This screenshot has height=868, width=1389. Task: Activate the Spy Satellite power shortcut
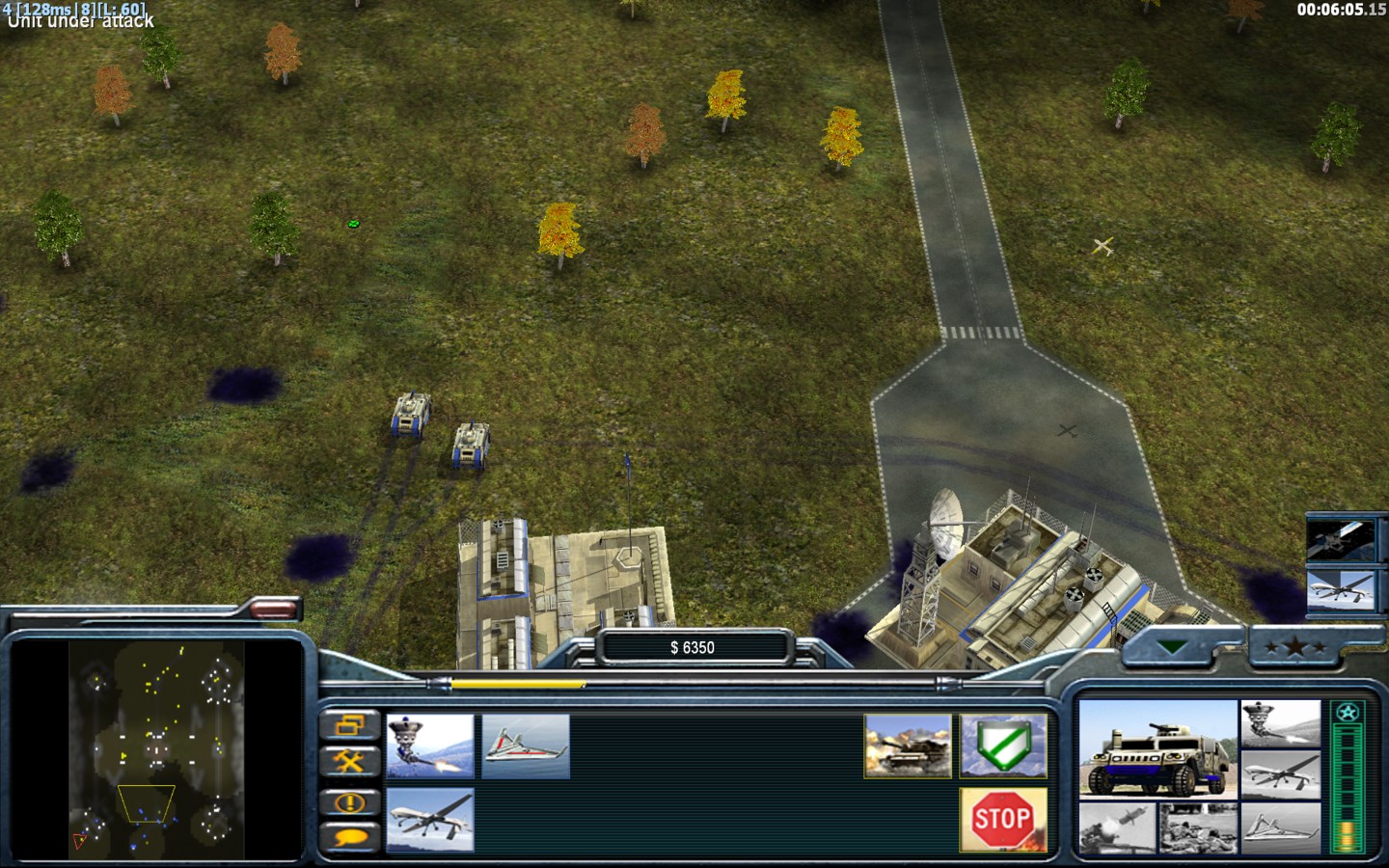coord(1339,539)
